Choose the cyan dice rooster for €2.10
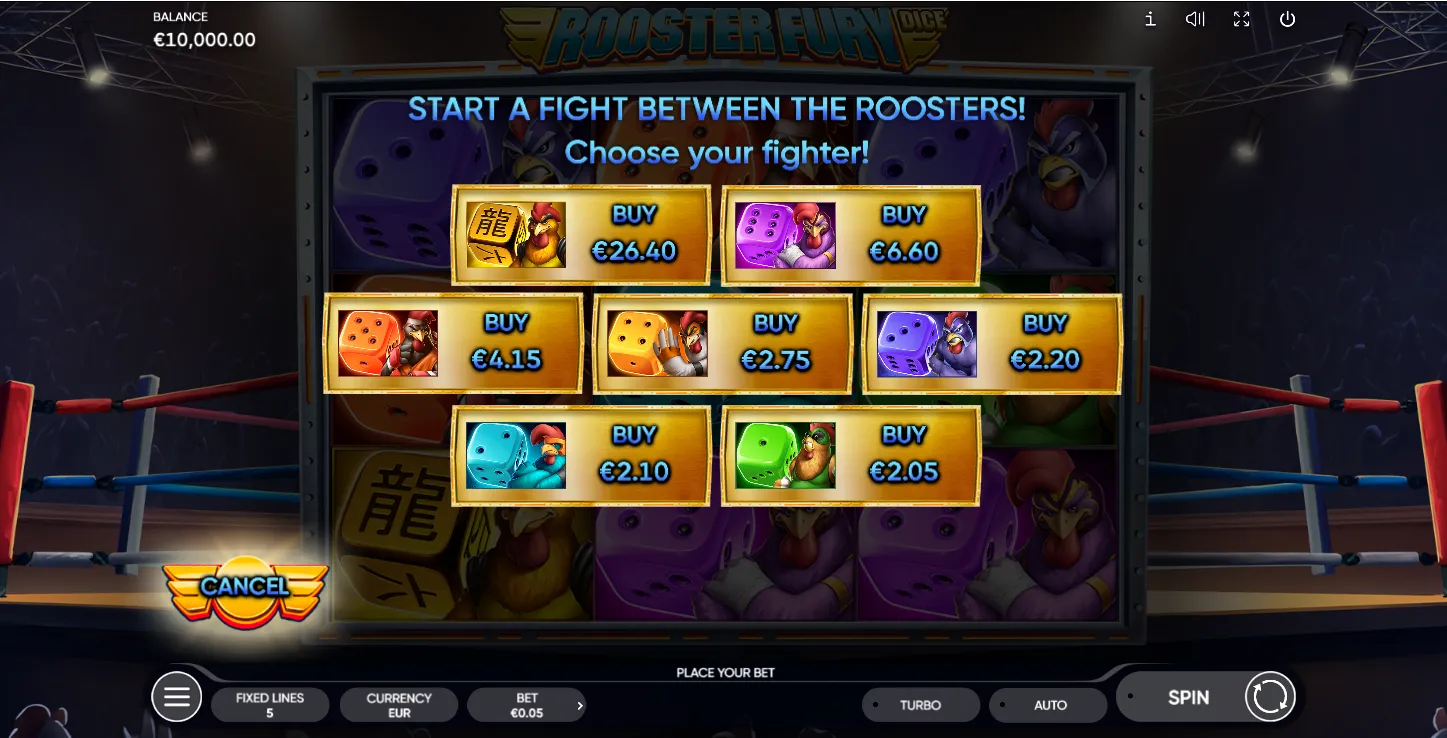The height and width of the screenshot is (738, 1447). coord(581,455)
